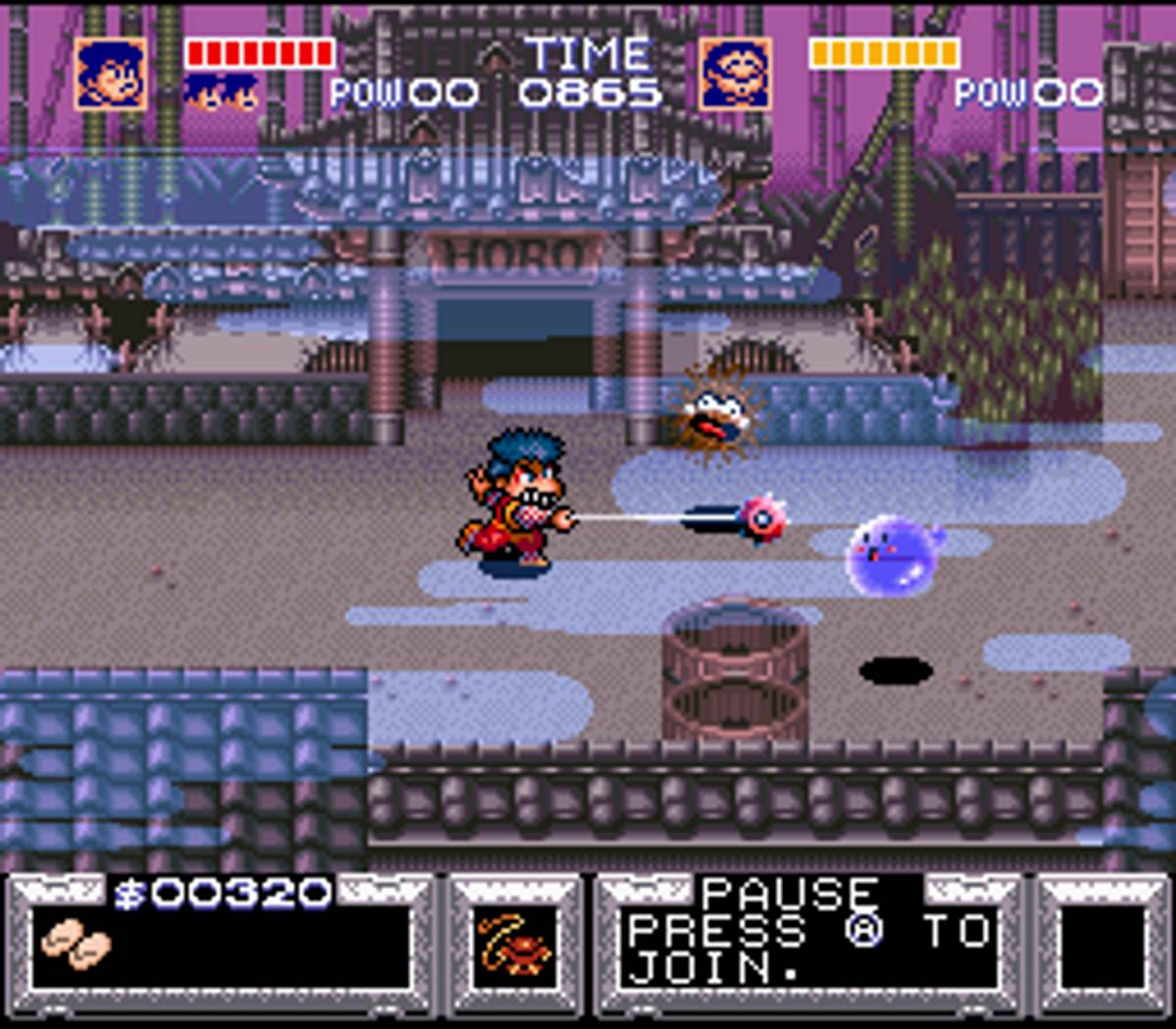Select the straw sandals item
The image size is (1176, 1029).
point(76,945)
